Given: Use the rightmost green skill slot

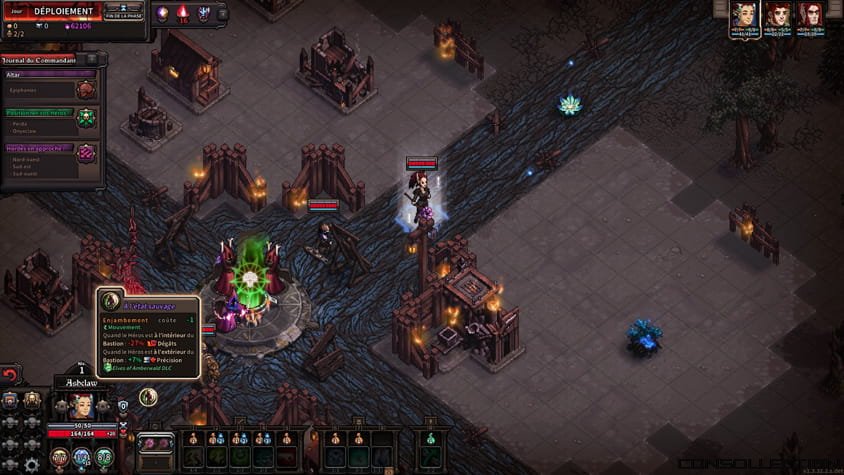Looking at the screenshot, I should tap(430, 455).
